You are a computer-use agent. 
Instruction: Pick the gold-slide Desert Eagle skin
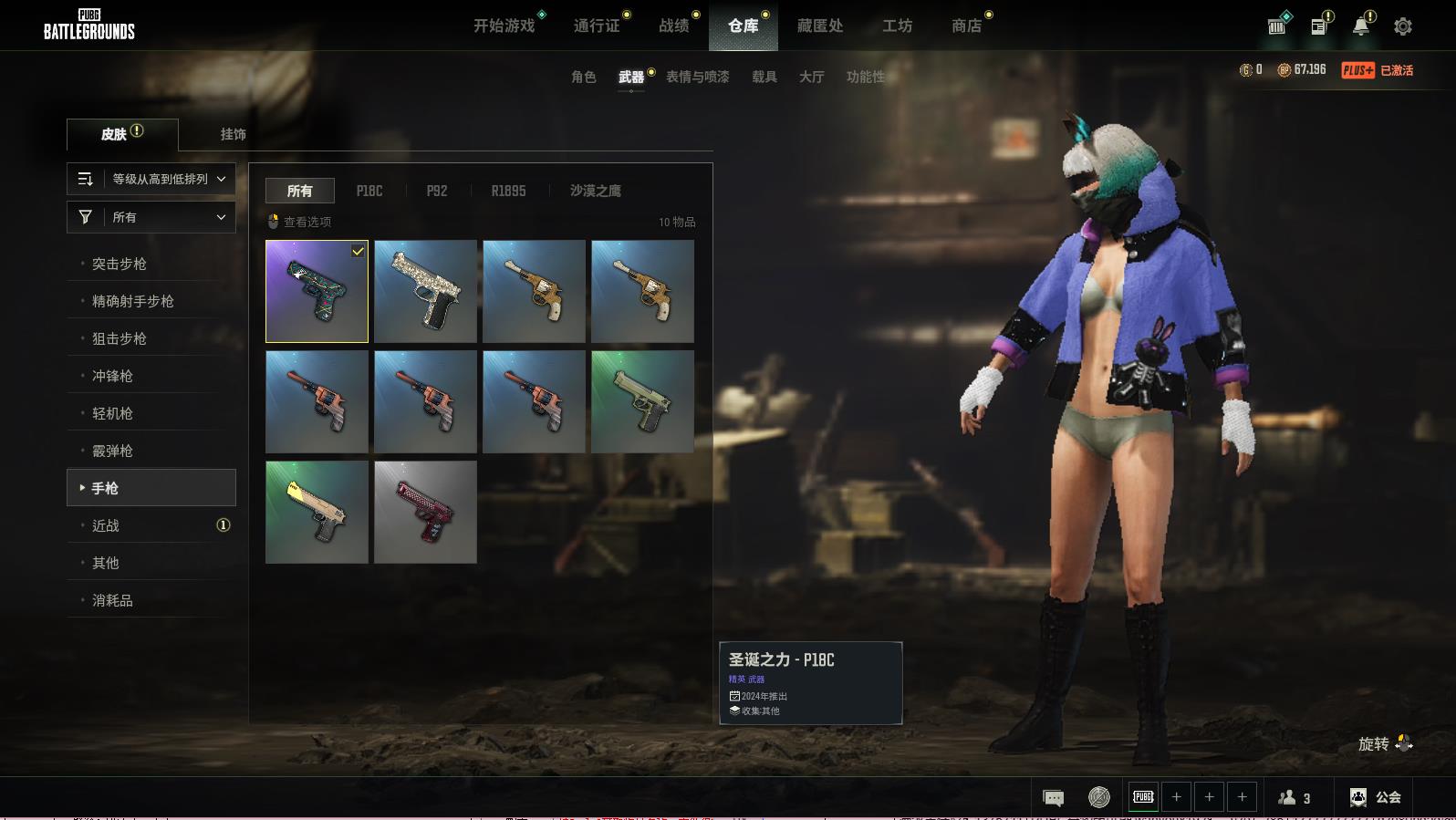[x=317, y=512]
